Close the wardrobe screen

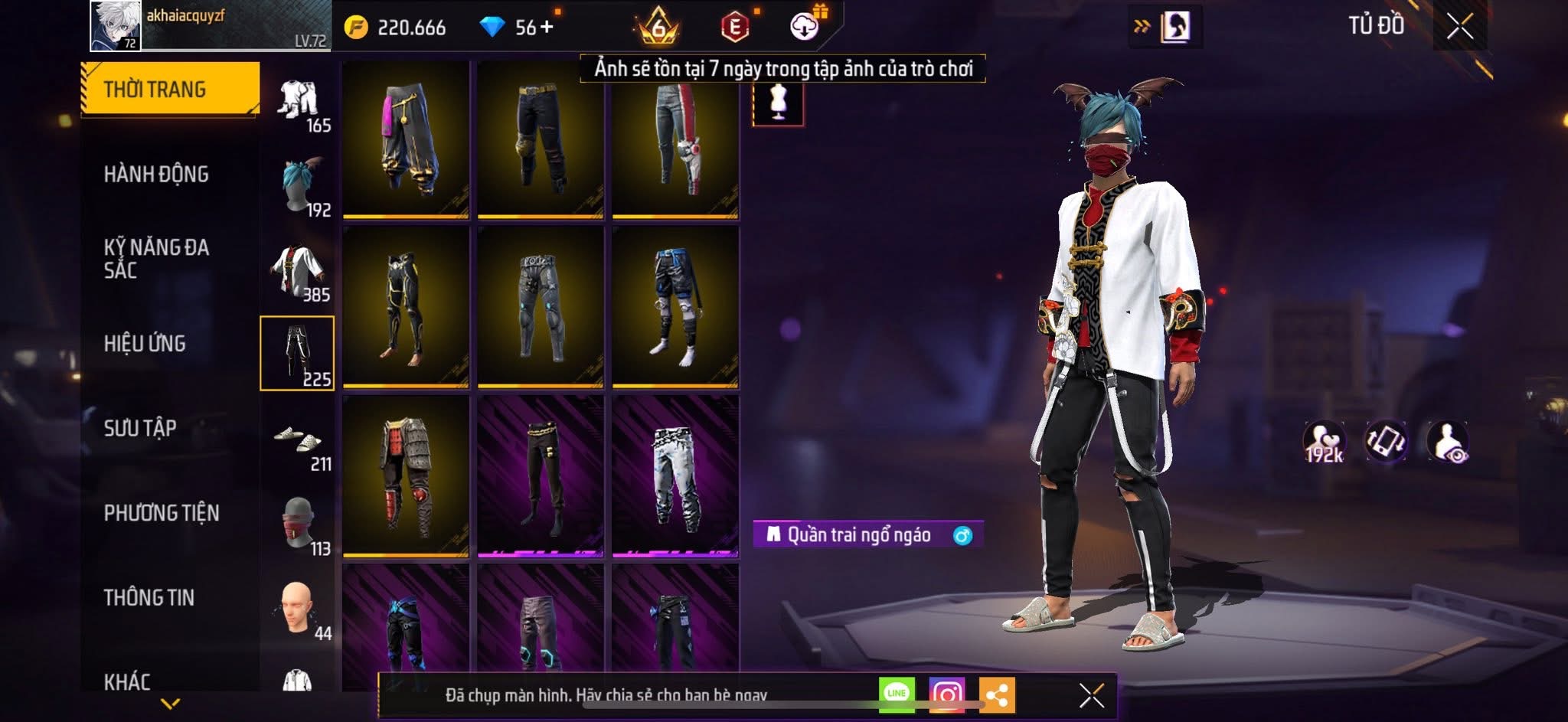click(x=1459, y=28)
